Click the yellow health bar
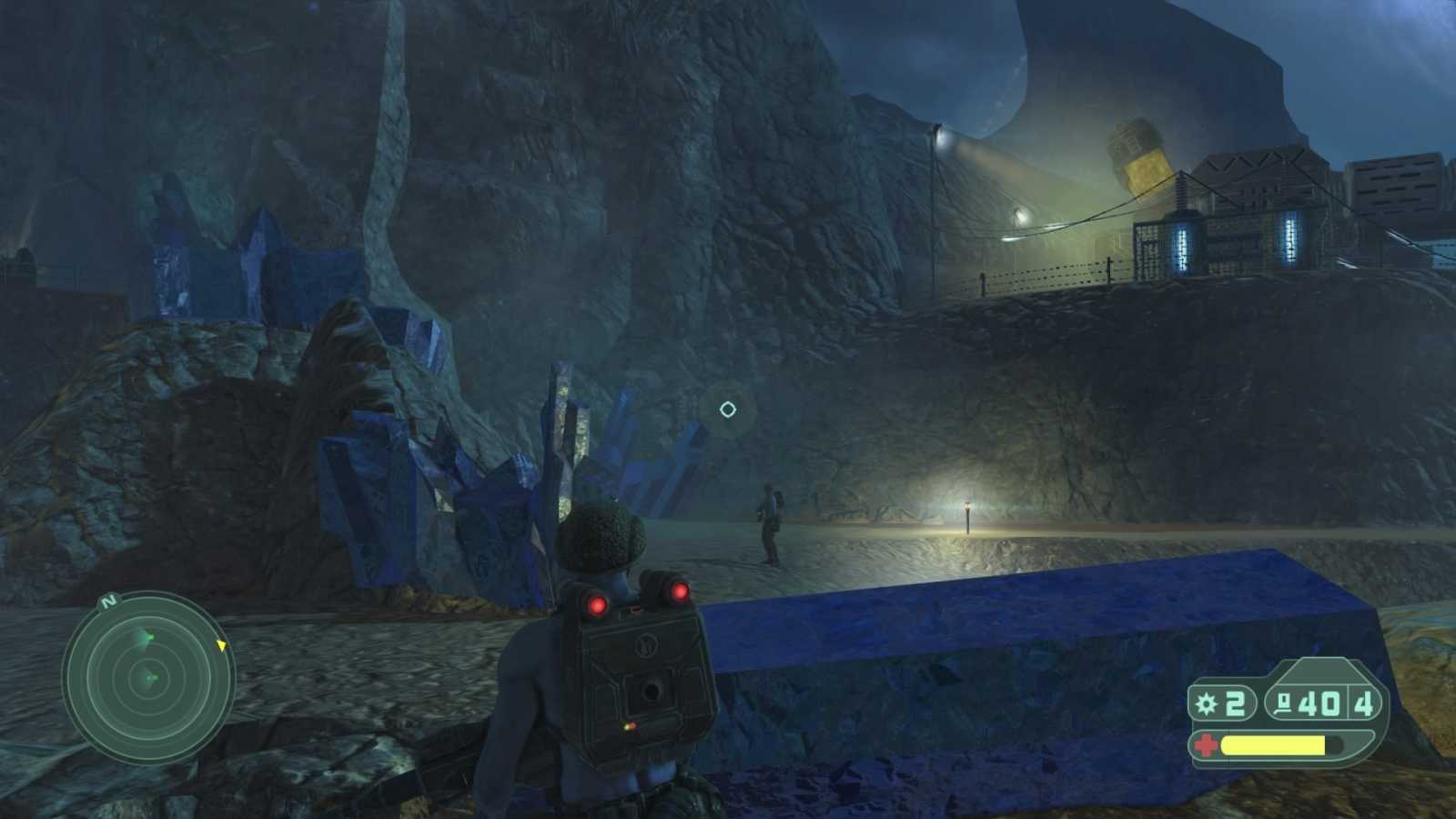Image resolution: width=1456 pixels, height=819 pixels. tap(1272, 744)
